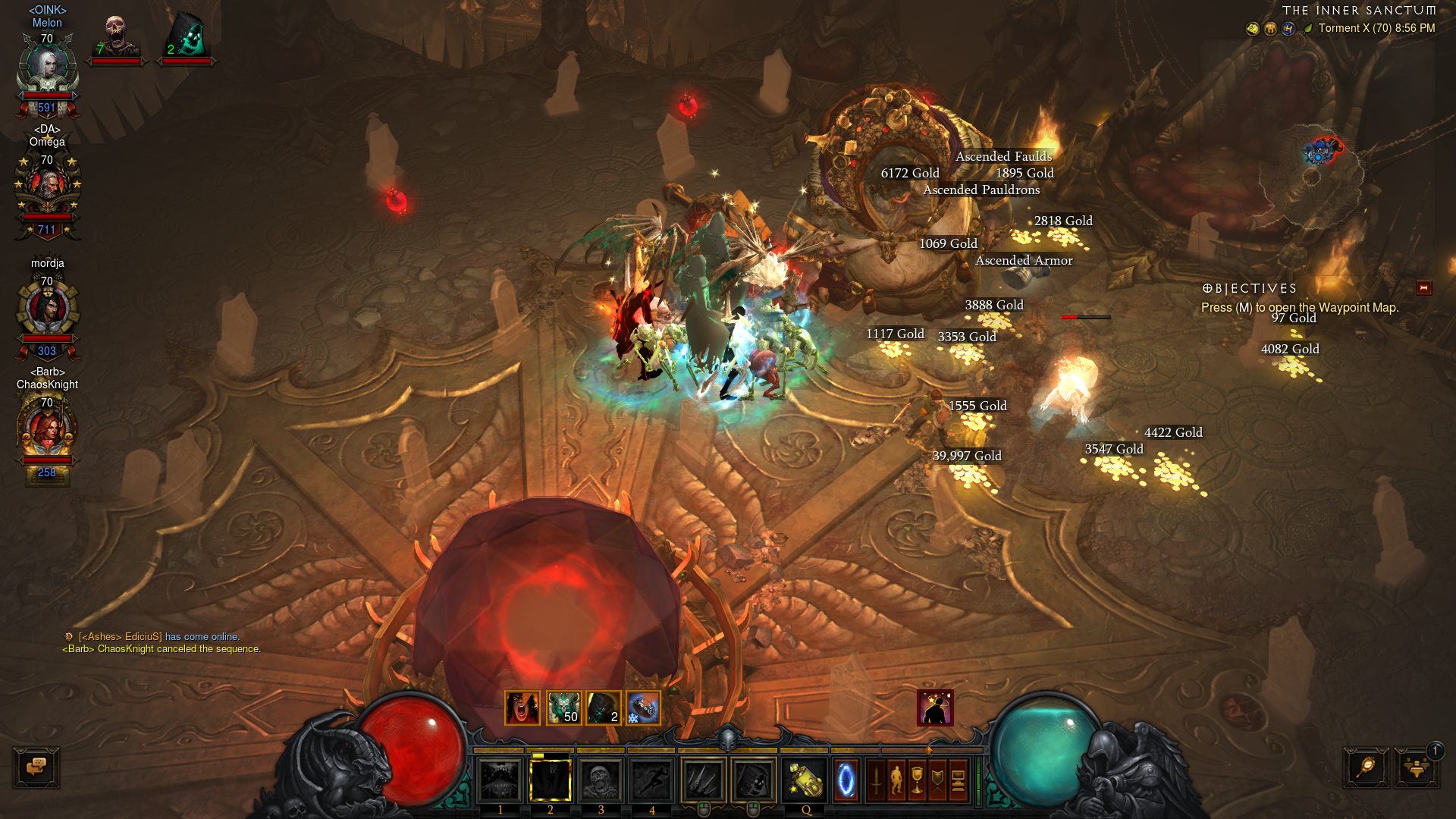Activate the skull-faced skill in slot 3
Image resolution: width=1456 pixels, height=819 pixels.
point(601,780)
